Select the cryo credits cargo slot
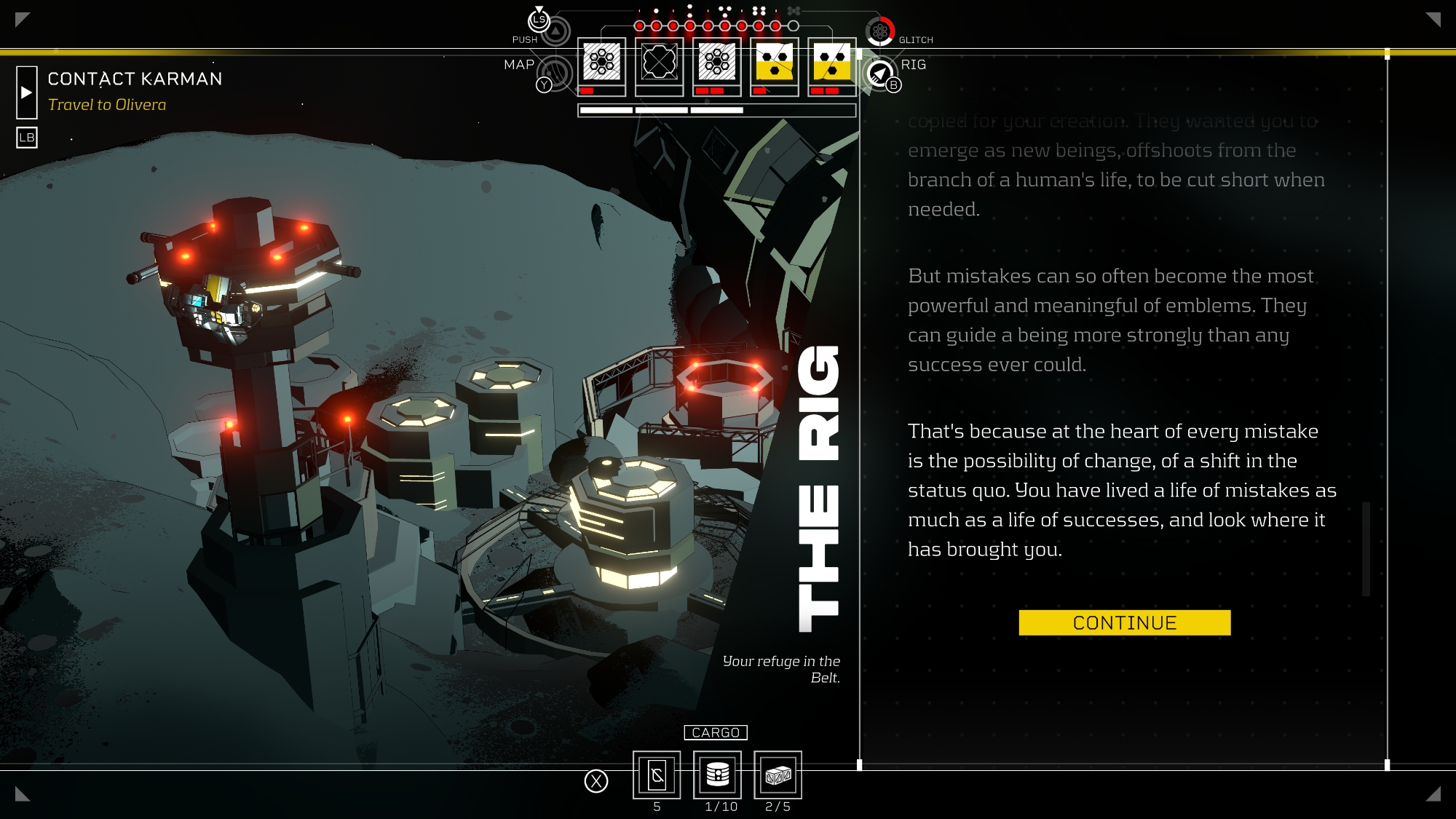This screenshot has height=819, width=1456. tap(657, 775)
